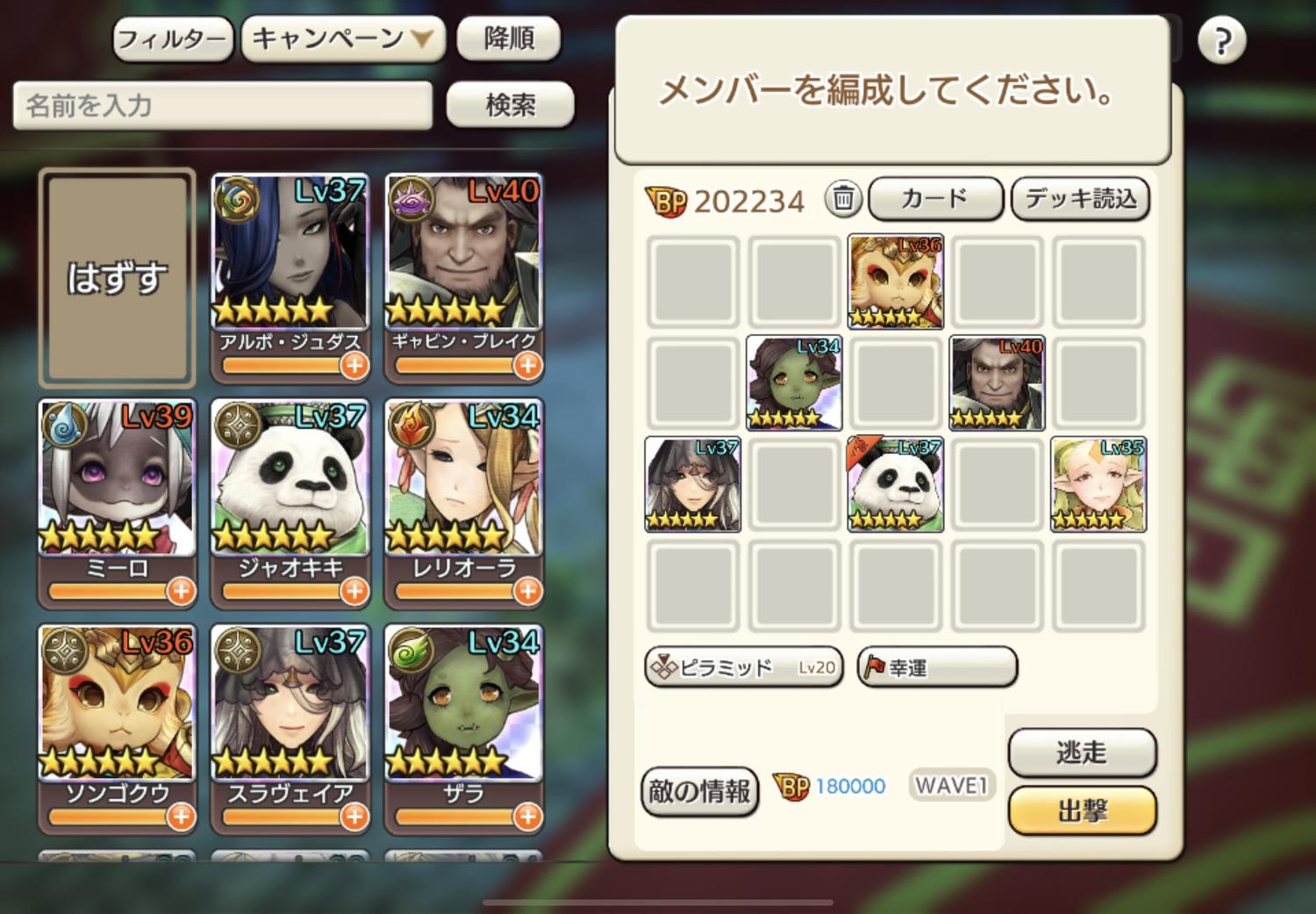Choose the レリオーラ character card
Viewport: 1316px width, 914px height.
point(463,489)
